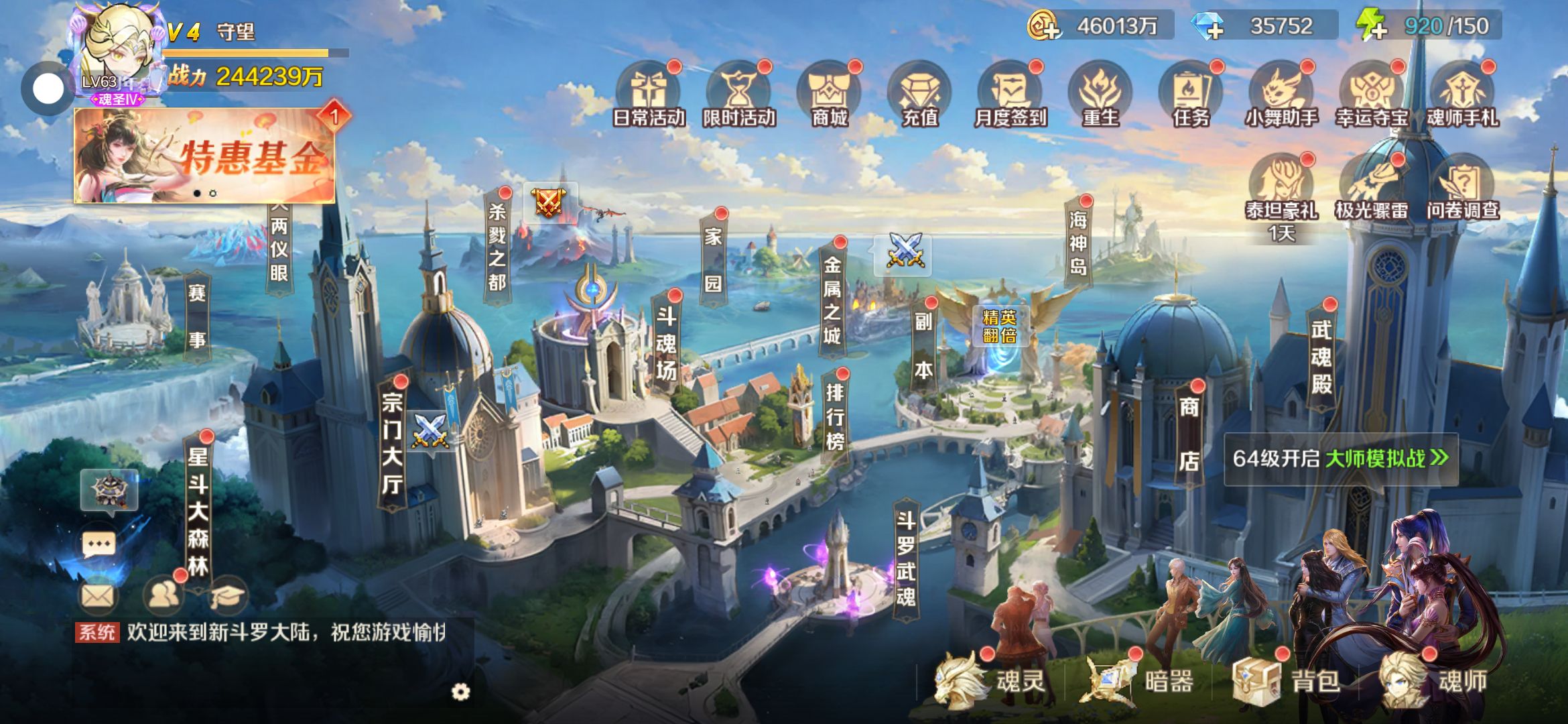Open the 魂师 soul master menu
Screen dimensions: 1568x724
1434,681
